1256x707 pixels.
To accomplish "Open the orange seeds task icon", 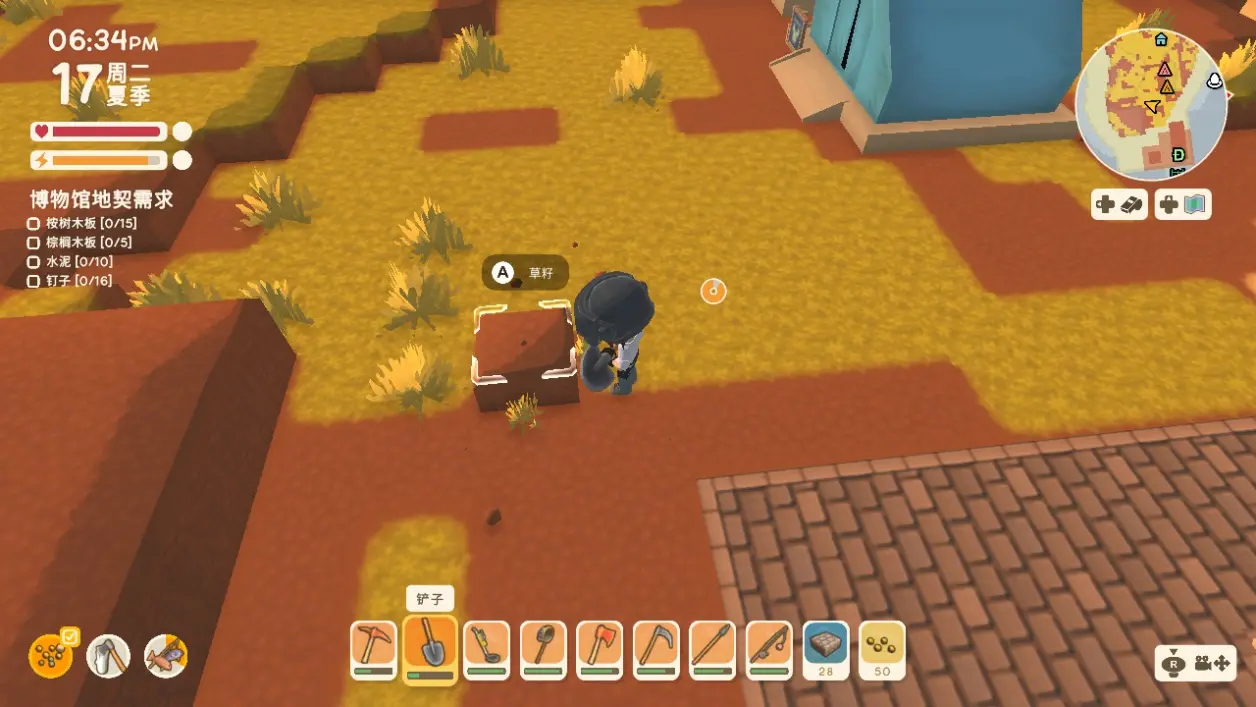I will 50,656.
